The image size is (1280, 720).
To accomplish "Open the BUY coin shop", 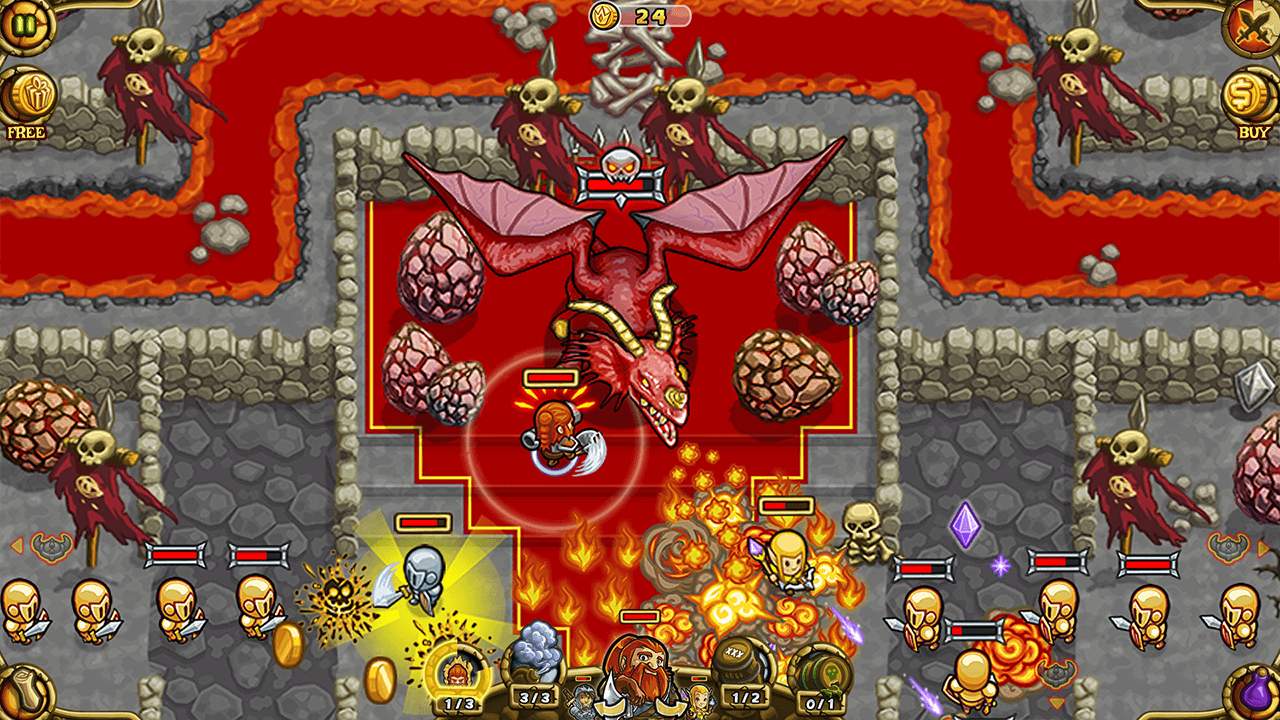I will click(x=1251, y=98).
